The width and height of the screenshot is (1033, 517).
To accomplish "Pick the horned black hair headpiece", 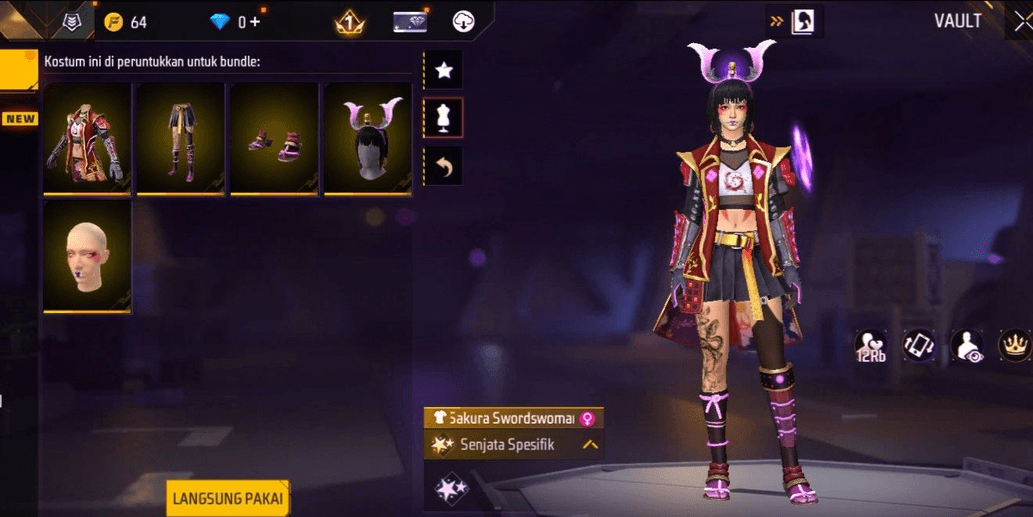I will pos(367,138).
